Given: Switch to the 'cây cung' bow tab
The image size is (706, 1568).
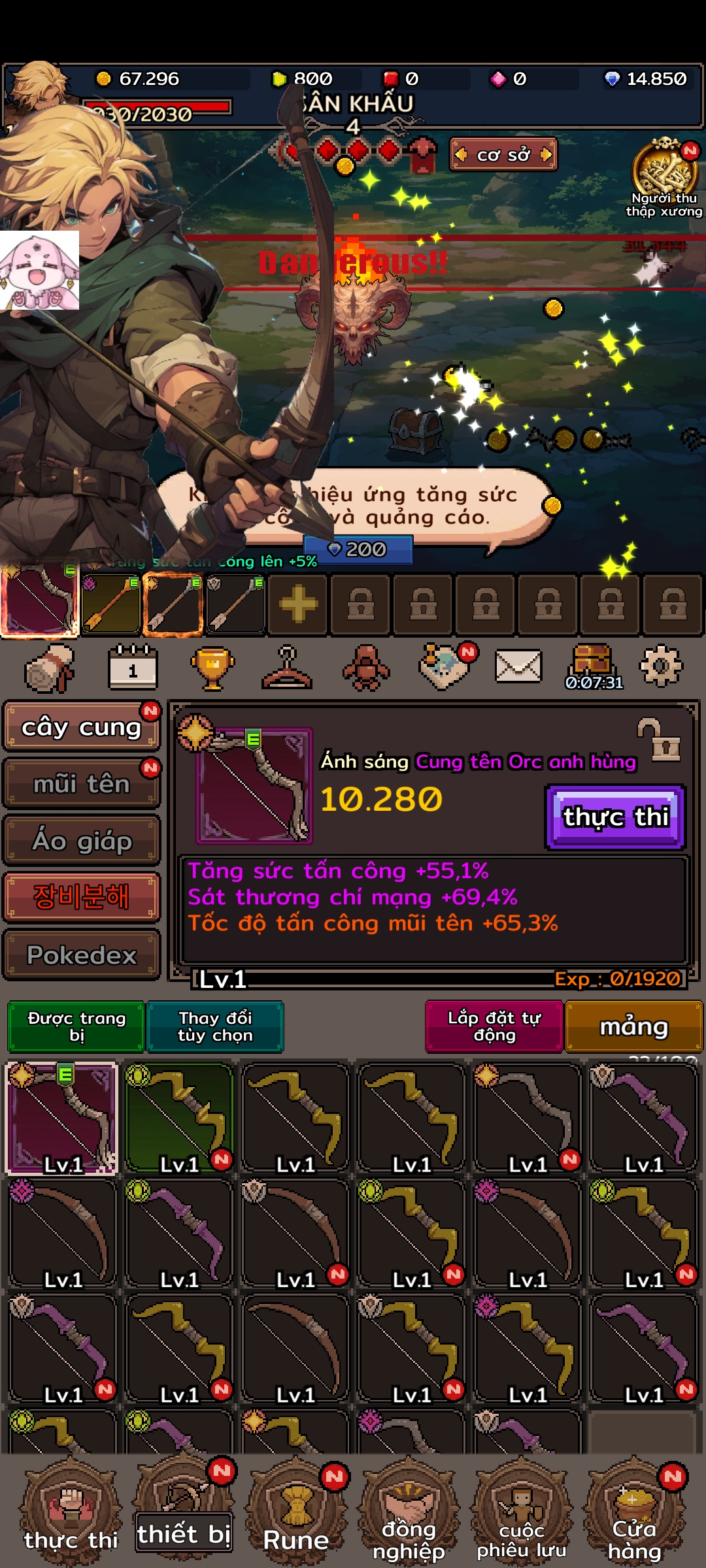Looking at the screenshot, I should pos(81,727).
